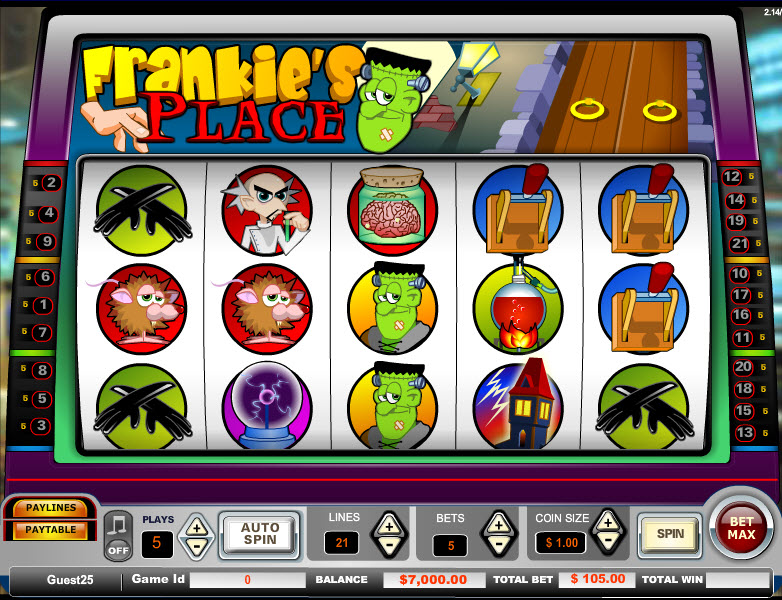Pick payline number 8 marker

(42, 371)
